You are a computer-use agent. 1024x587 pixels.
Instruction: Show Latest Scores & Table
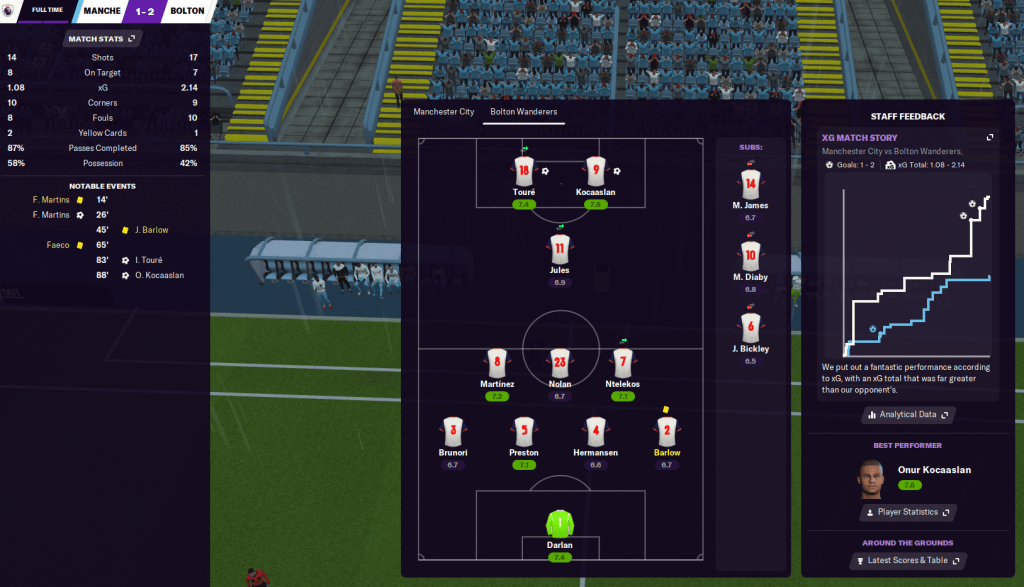point(908,561)
